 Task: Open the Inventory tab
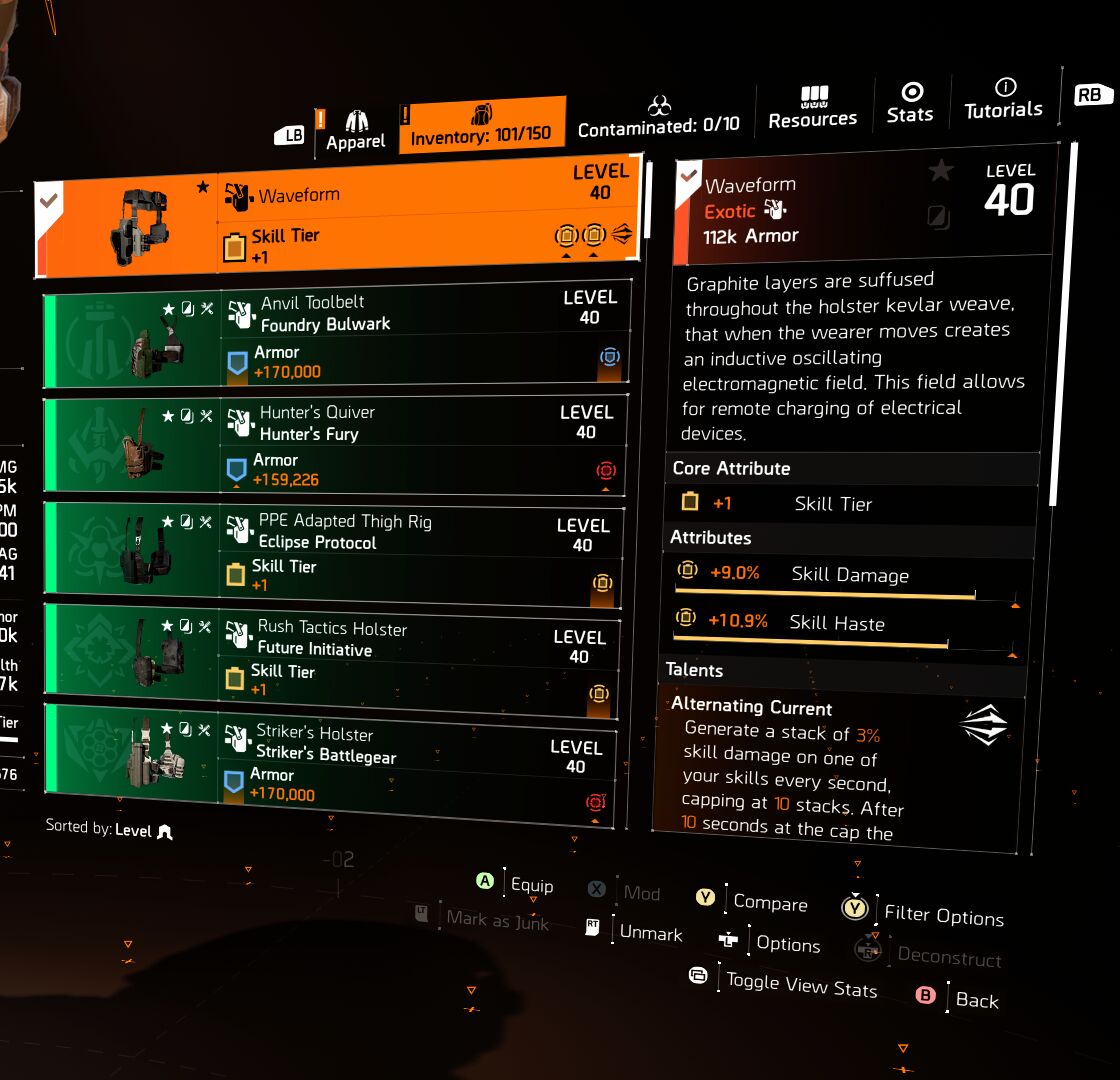click(x=481, y=125)
